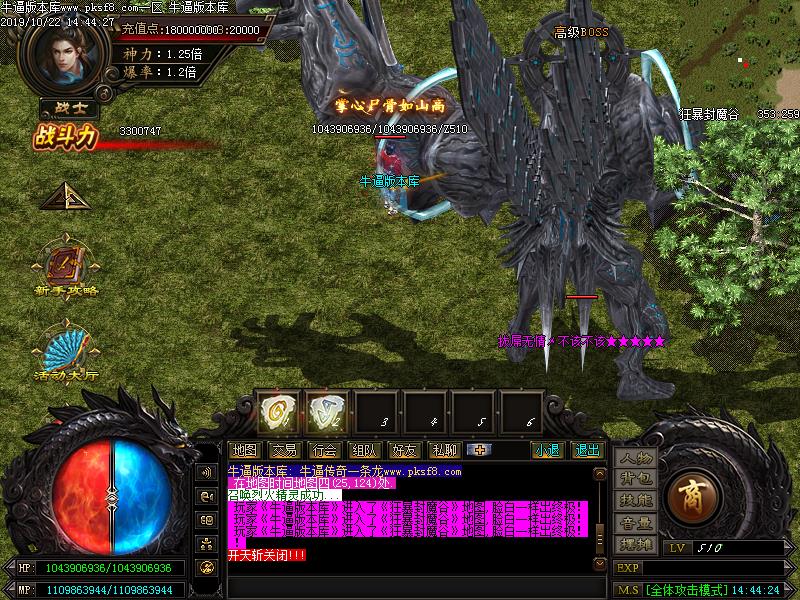Open the 好友 friends list
The image size is (800, 600).
coord(403,450)
